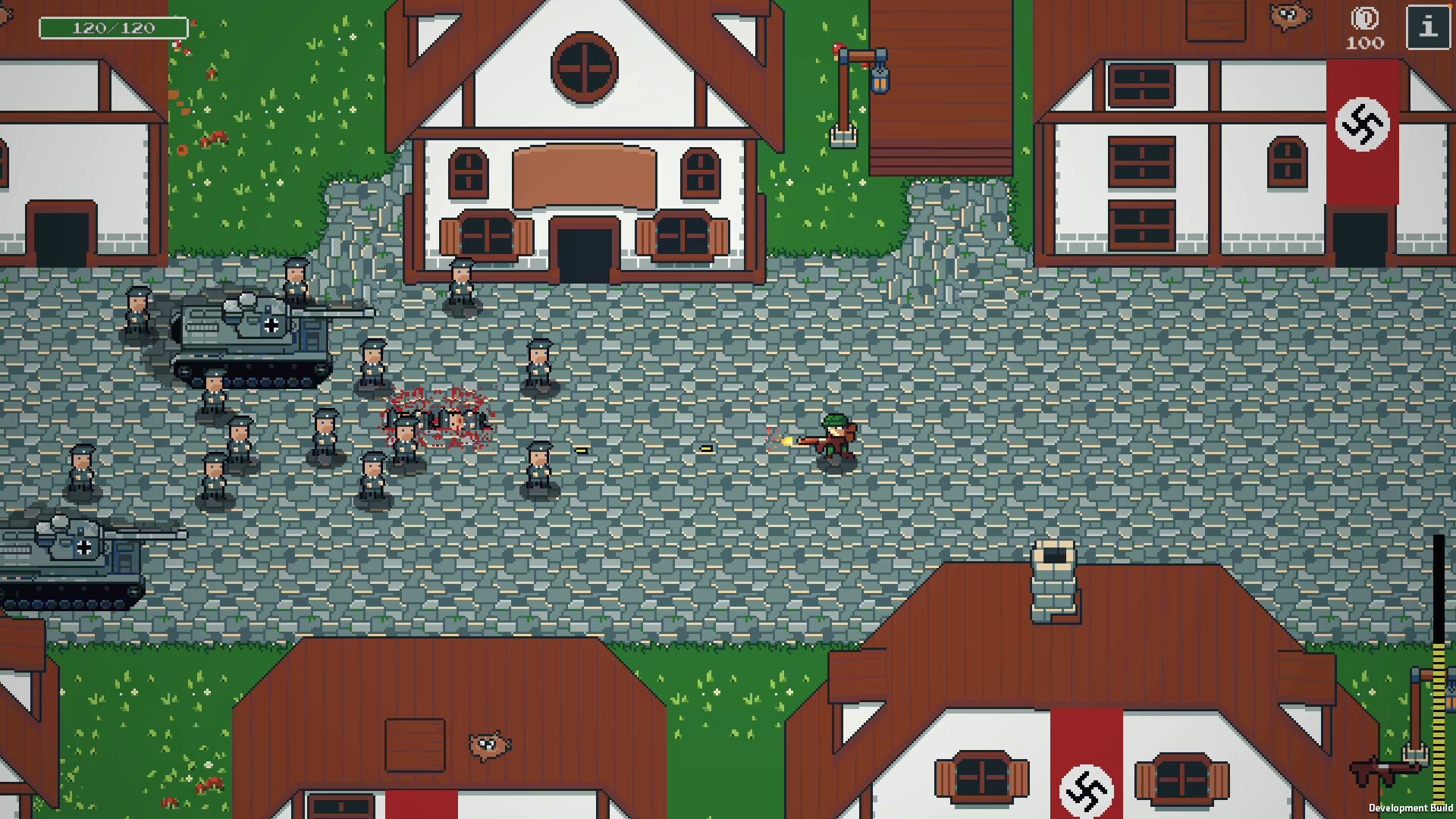Image resolution: width=1456 pixels, height=819 pixels.
Task: Click the 120/120 health bar
Action: (112, 27)
